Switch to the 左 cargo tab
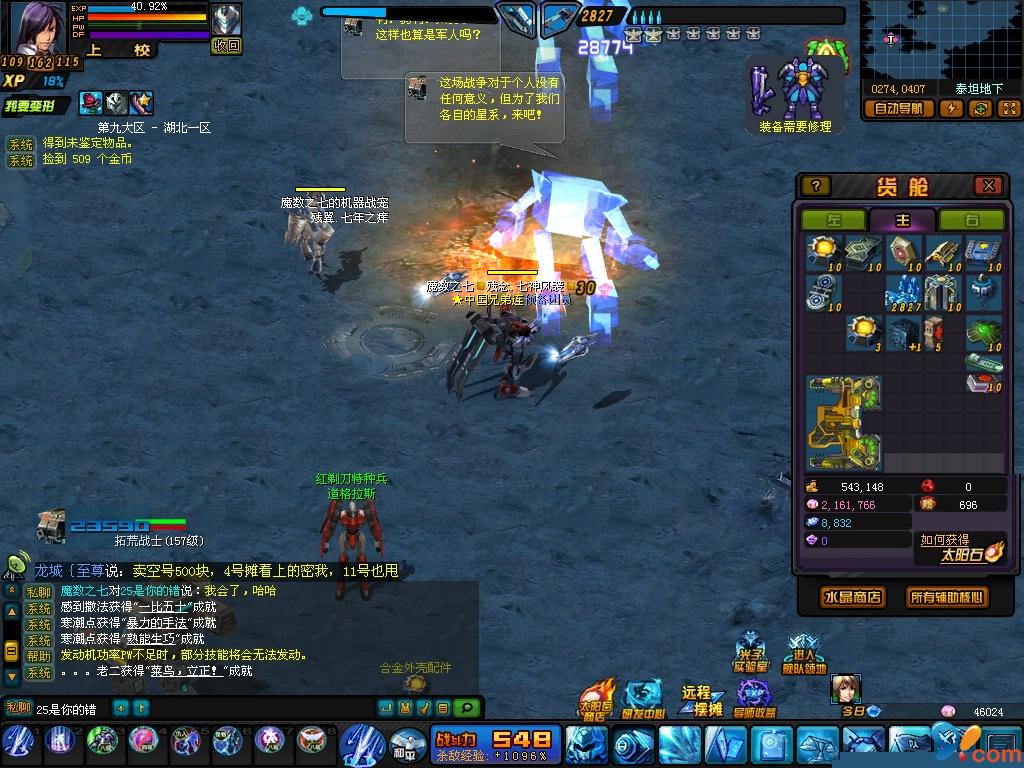Screen dimensions: 1024x768 click(833, 220)
